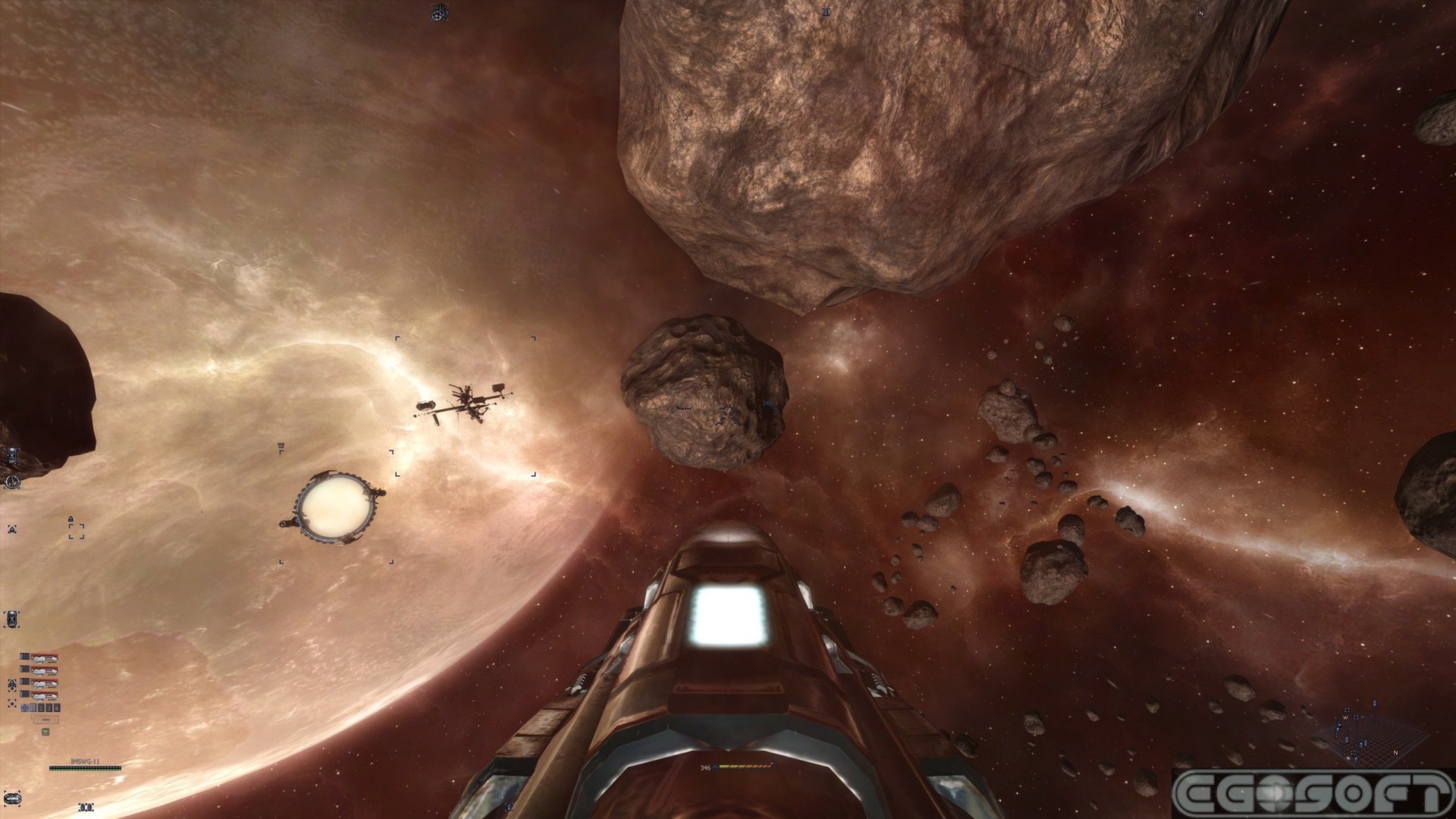Expand the green chevron panel below weapon groups
The height and width of the screenshot is (819, 1456).
click(45, 731)
